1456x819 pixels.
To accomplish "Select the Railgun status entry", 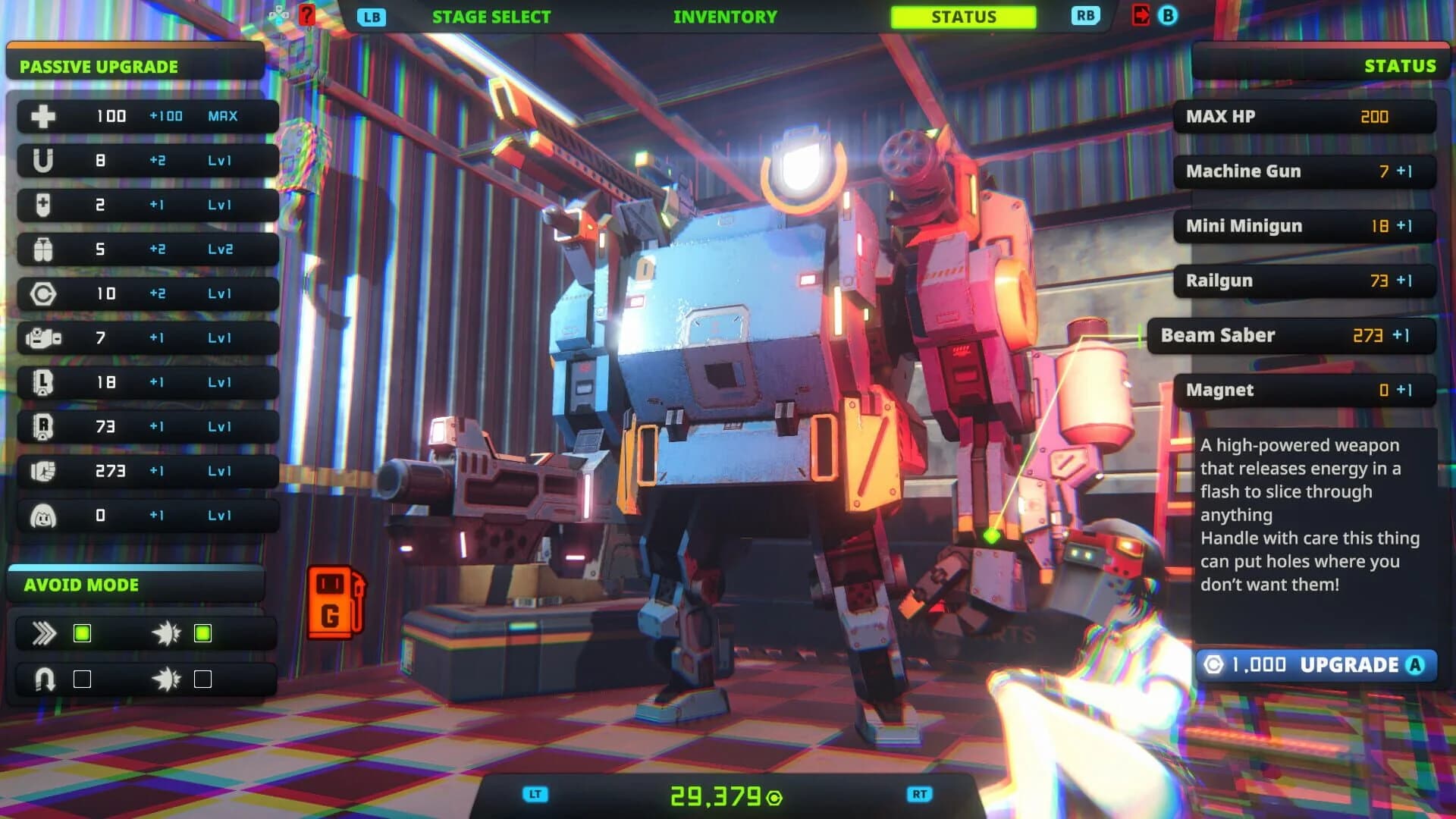I will click(1302, 280).
